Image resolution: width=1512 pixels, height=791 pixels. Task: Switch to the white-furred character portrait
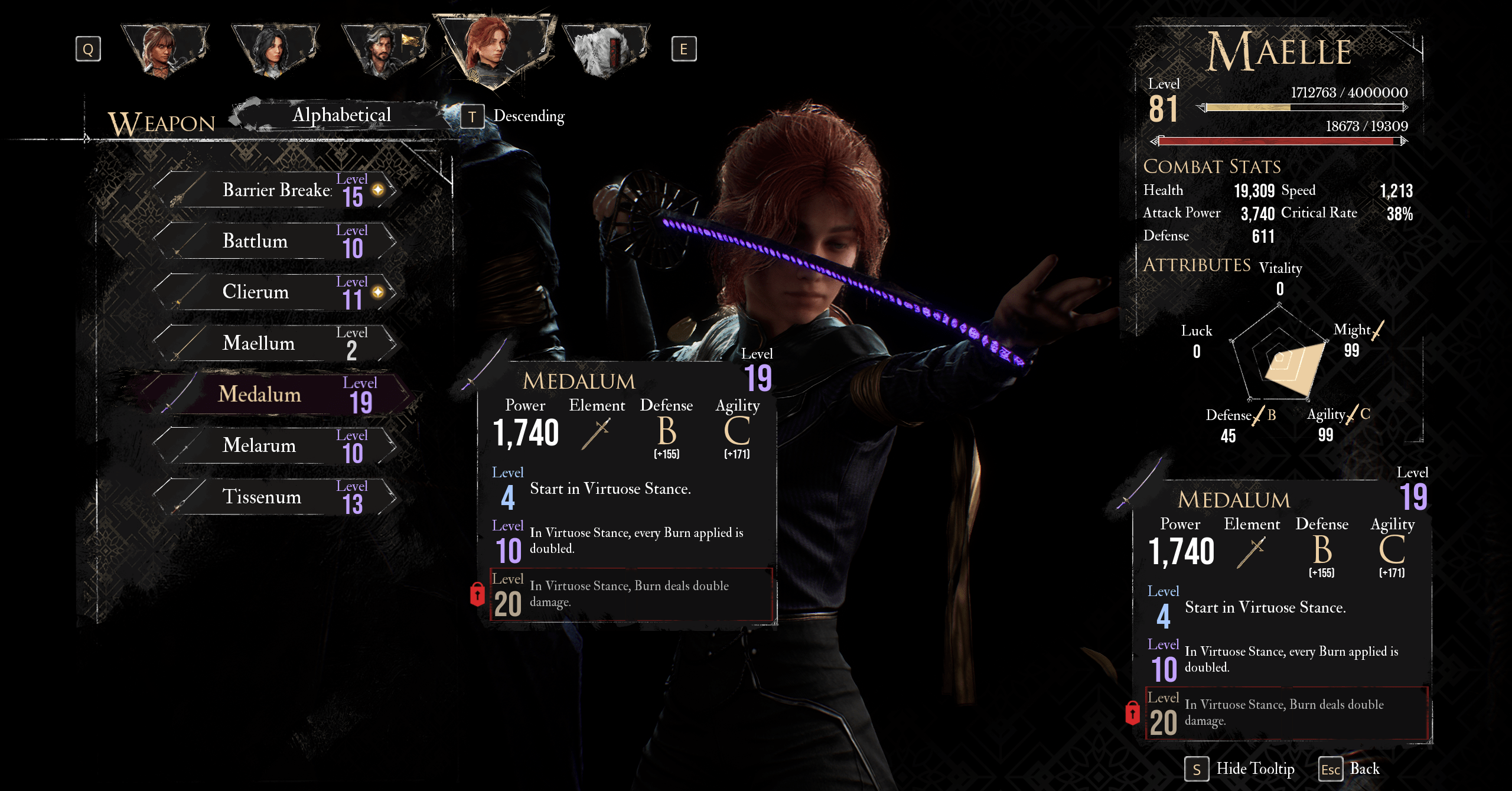pyautogui.click(x=605, y=50)
